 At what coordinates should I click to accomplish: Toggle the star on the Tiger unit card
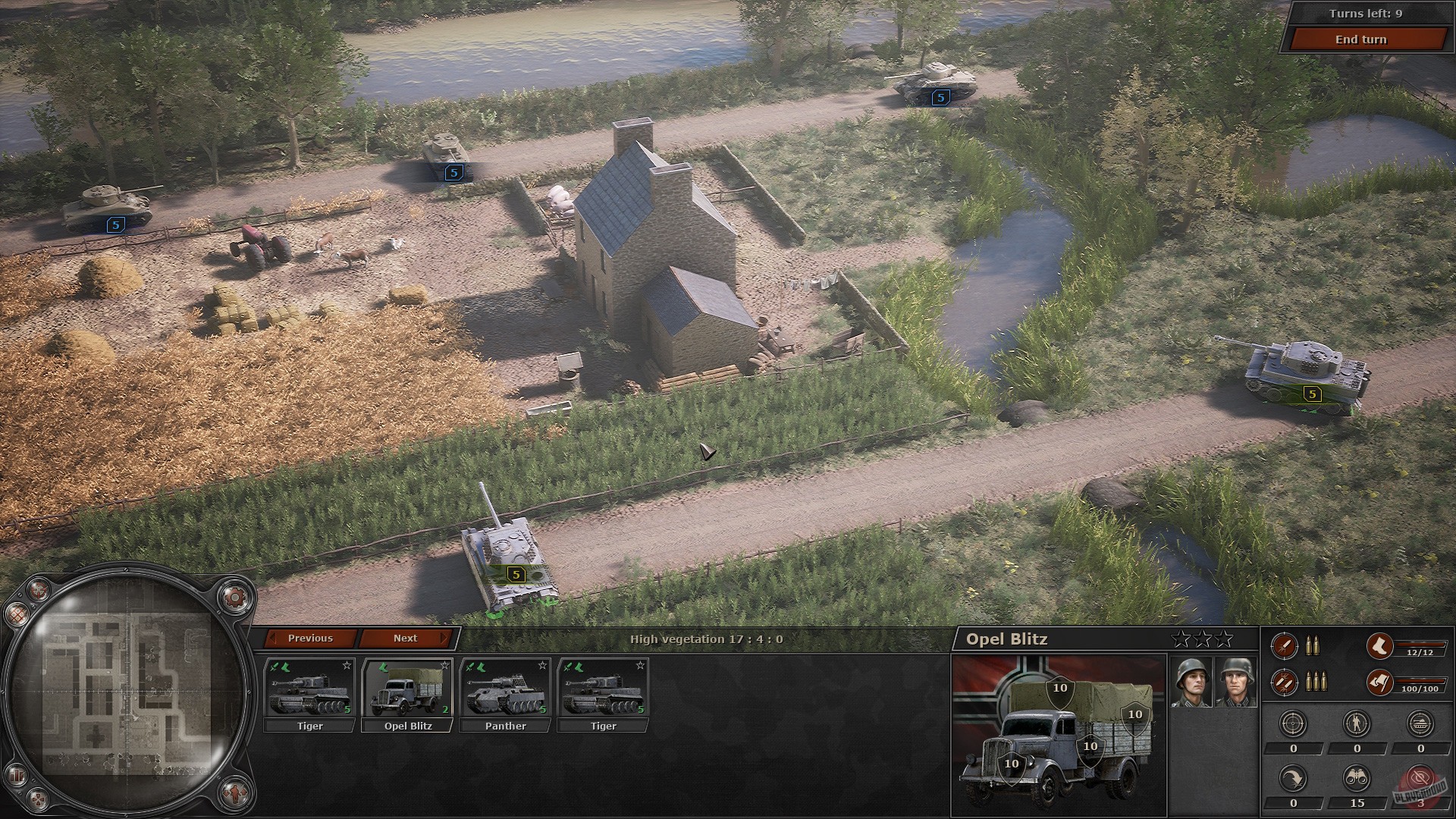(347, 665)
